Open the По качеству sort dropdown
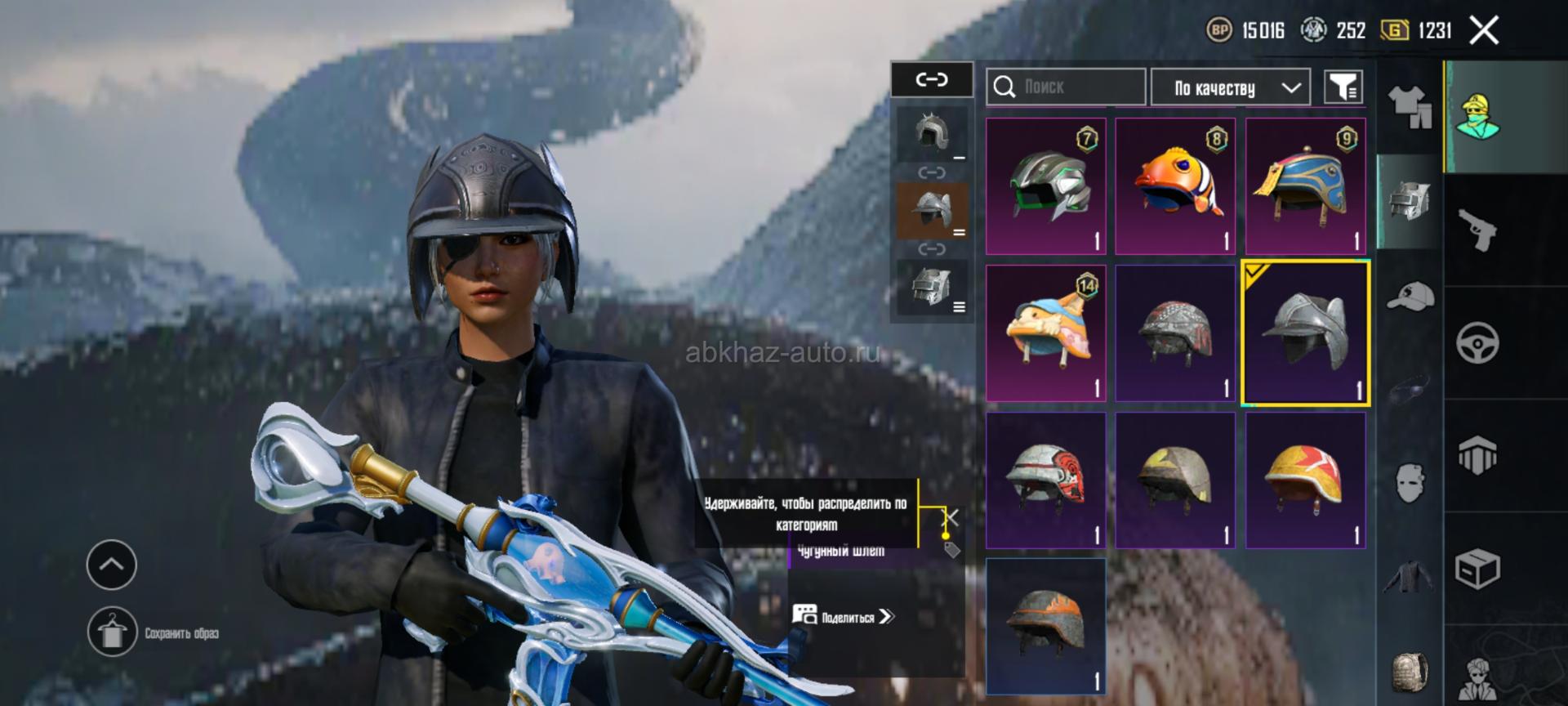 (1230, 87)
